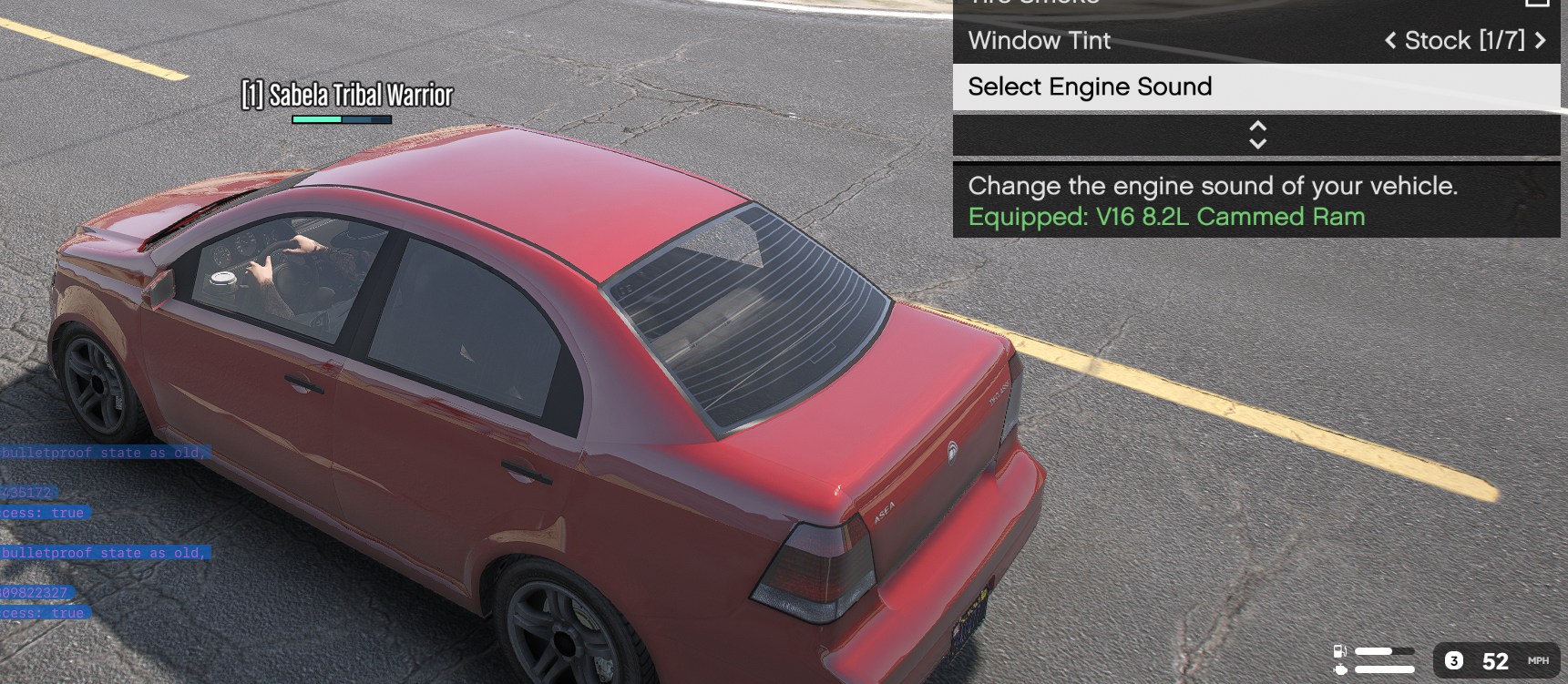Click the right arrow beside Stock [1/7]
The width and height of the screenshot is (1568, 684).
click(x=1542, y=41)
